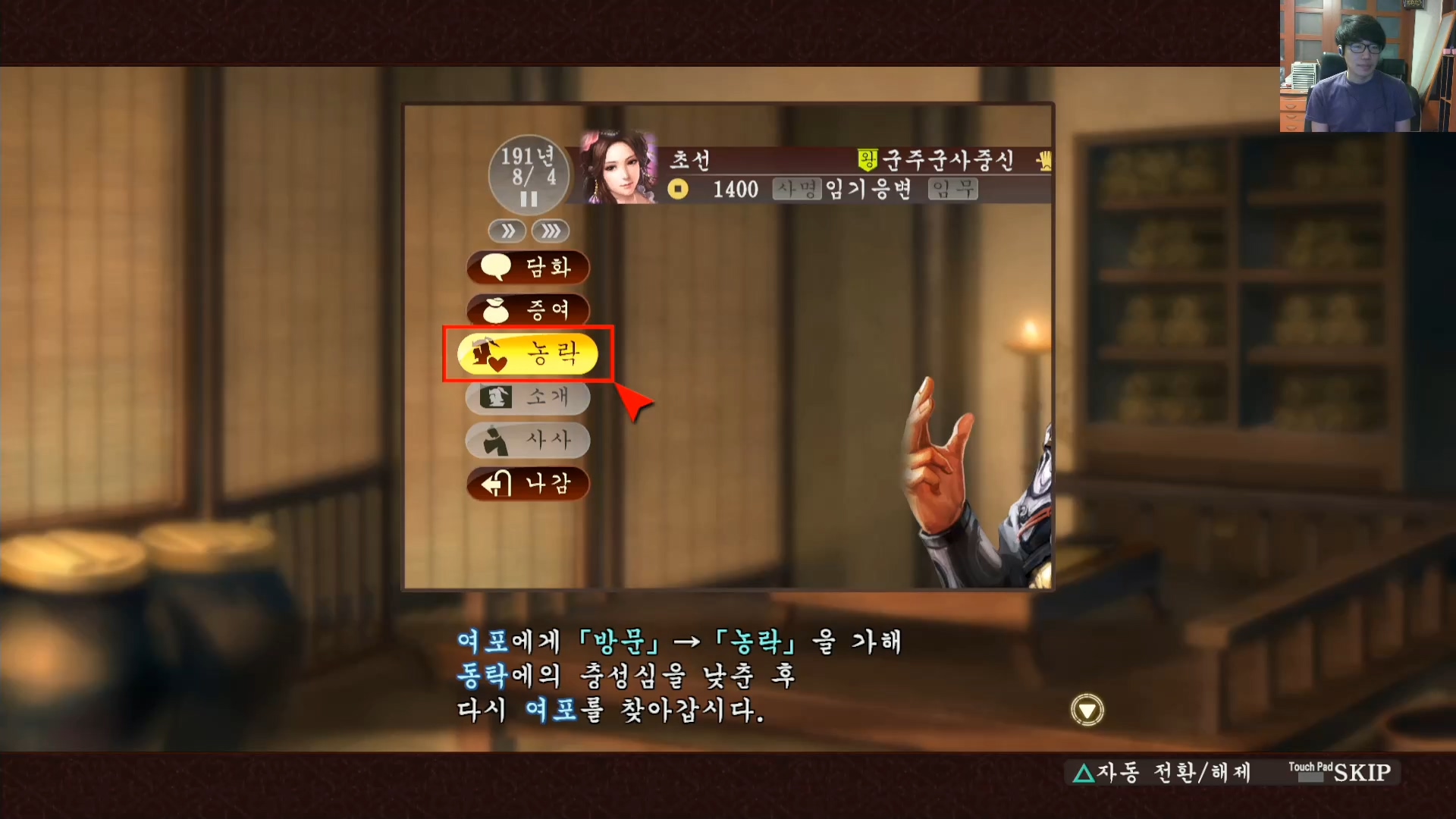Click the bowing figure icon on 사사 option
This screenshot has height=819, width=1456.
(x=494, y=441)
